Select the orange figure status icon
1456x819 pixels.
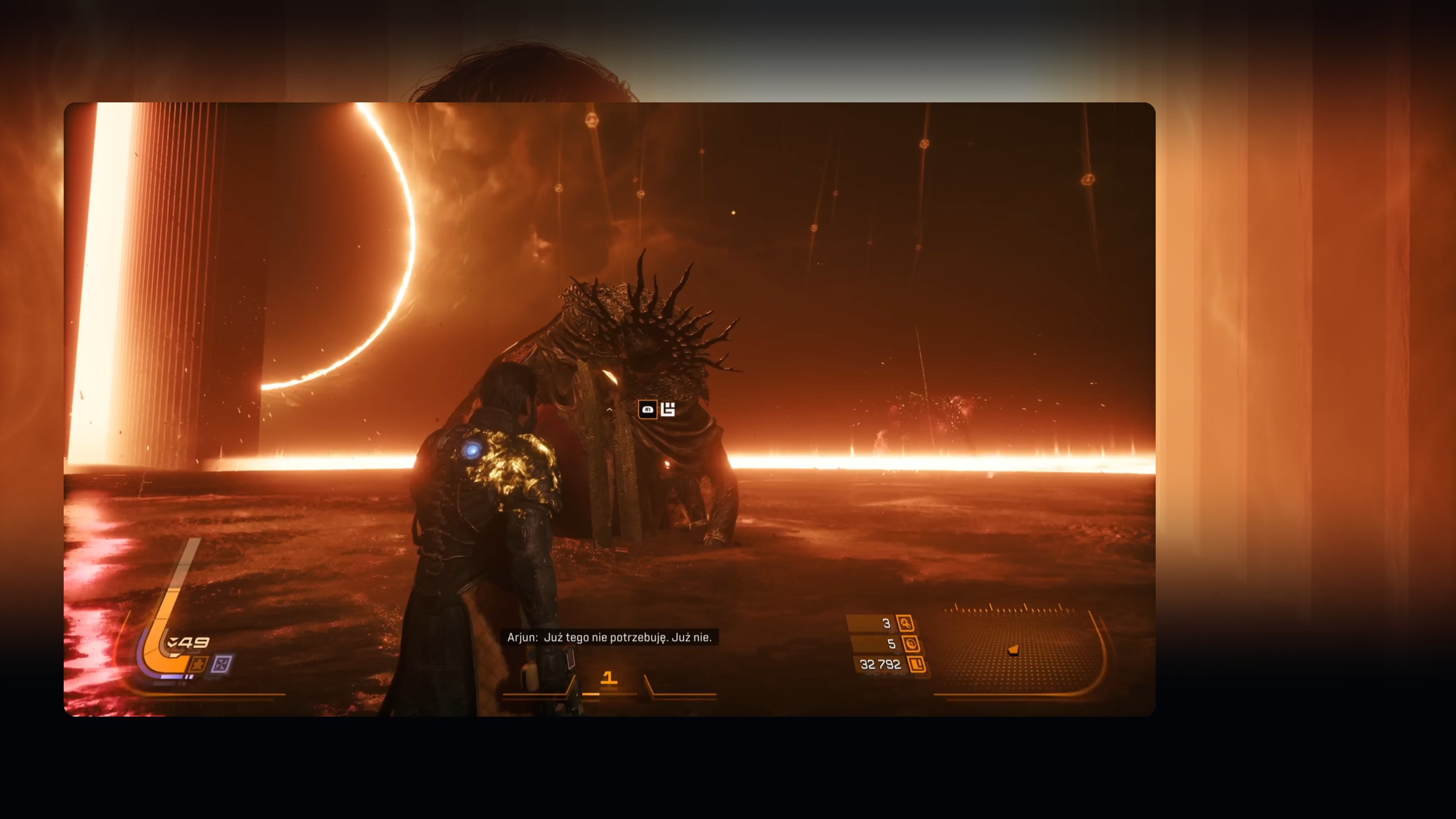click(x=198, y=664)
